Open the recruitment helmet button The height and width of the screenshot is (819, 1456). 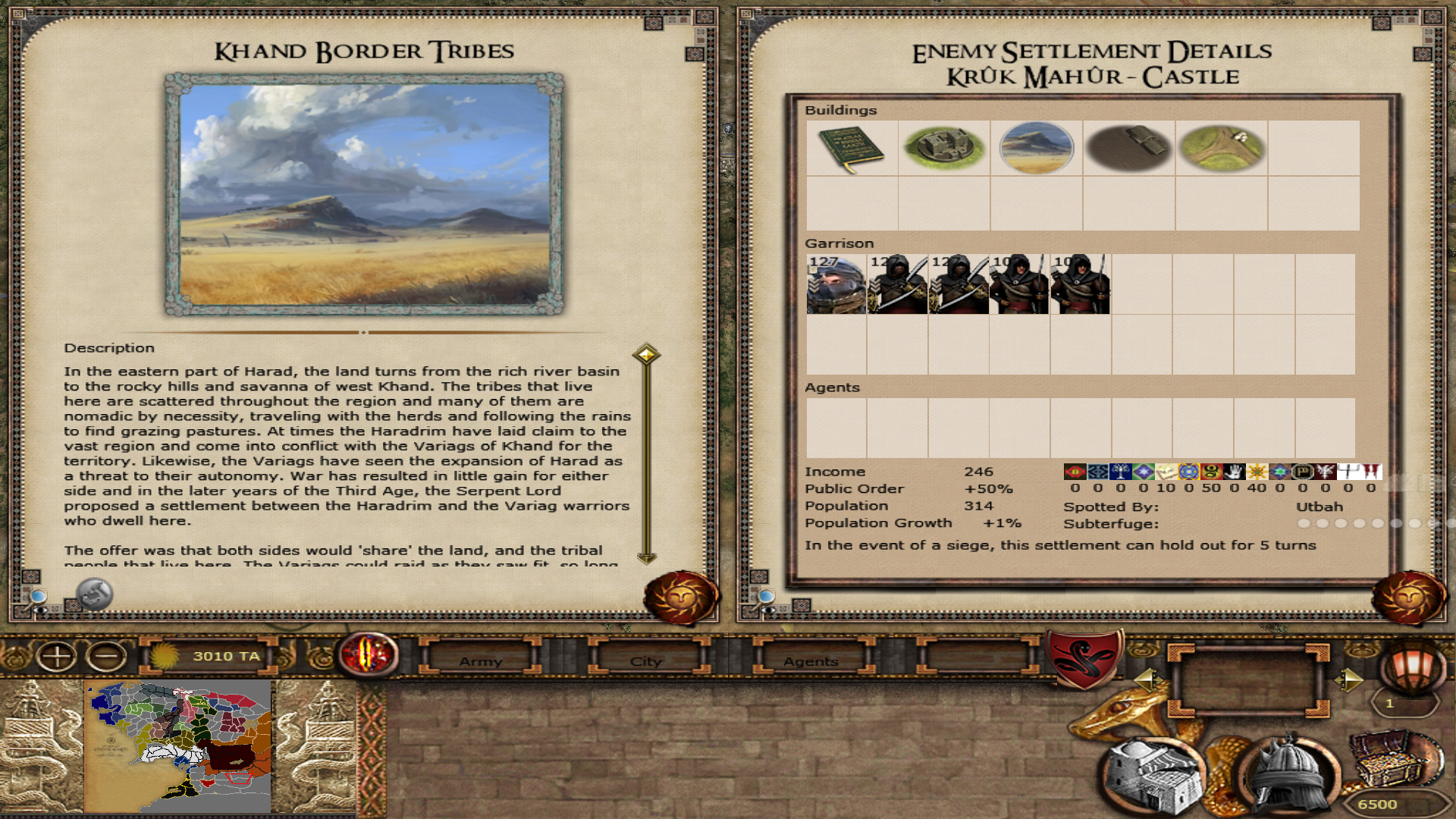pyautogui.click(x=1288, y=775)
